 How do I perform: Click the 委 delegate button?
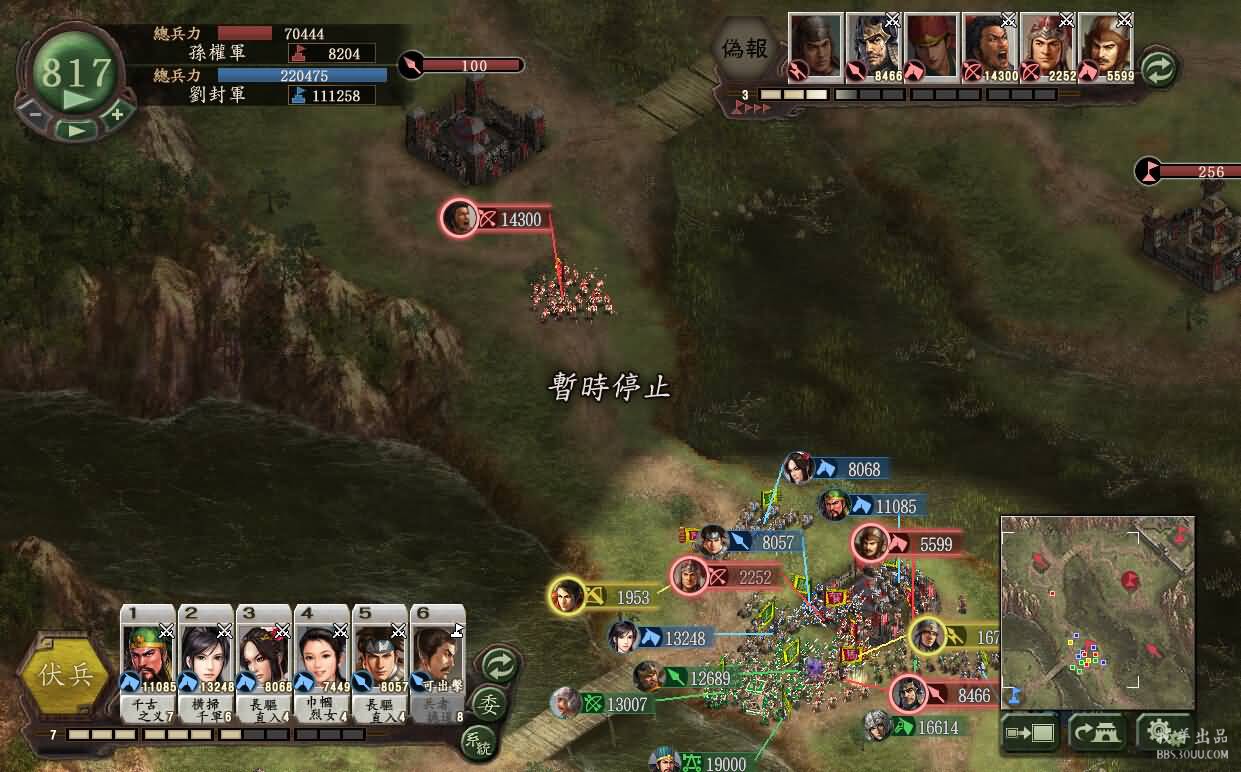[x=488, y=703]
